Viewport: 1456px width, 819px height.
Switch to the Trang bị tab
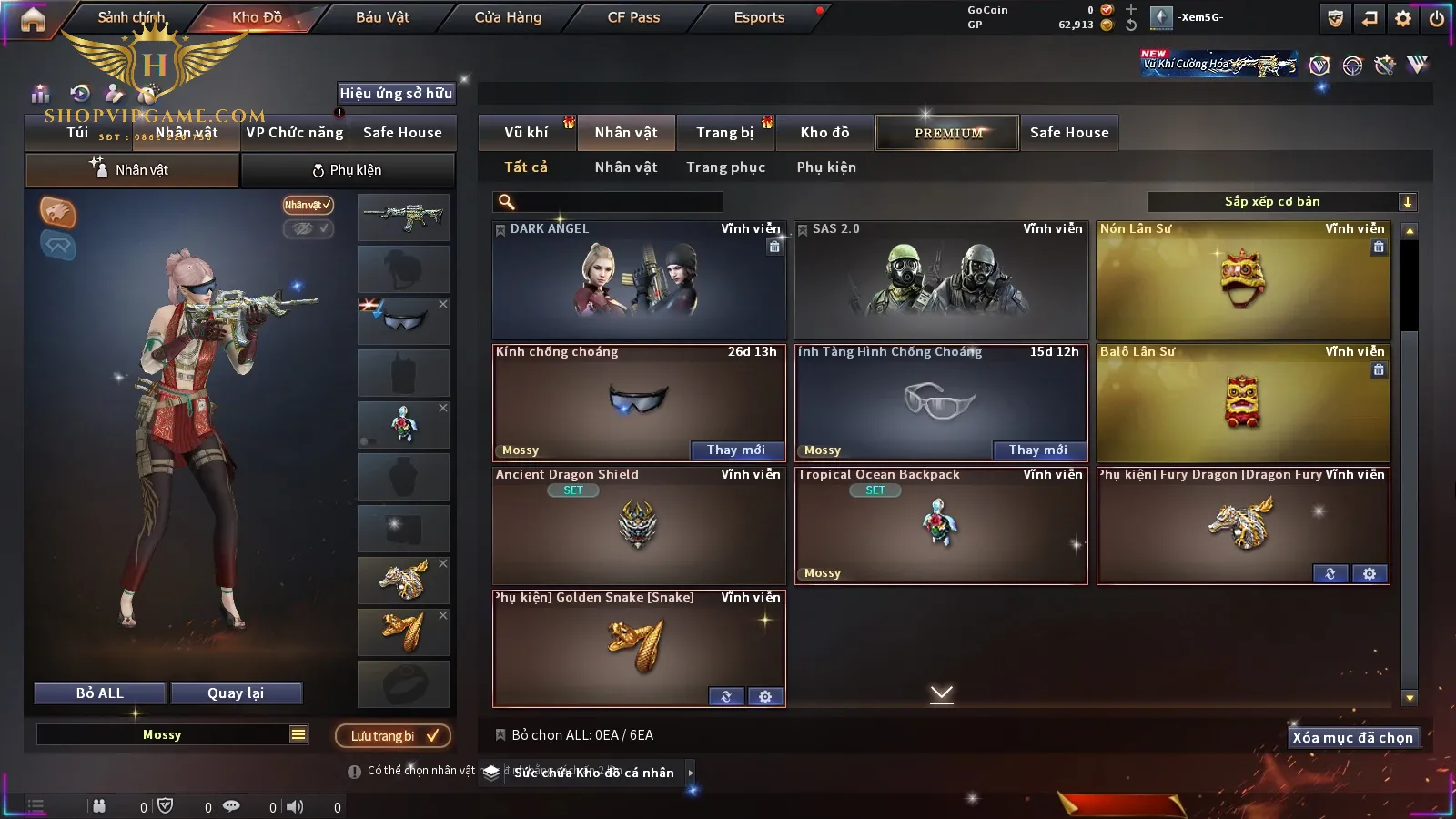pos(724,133)
